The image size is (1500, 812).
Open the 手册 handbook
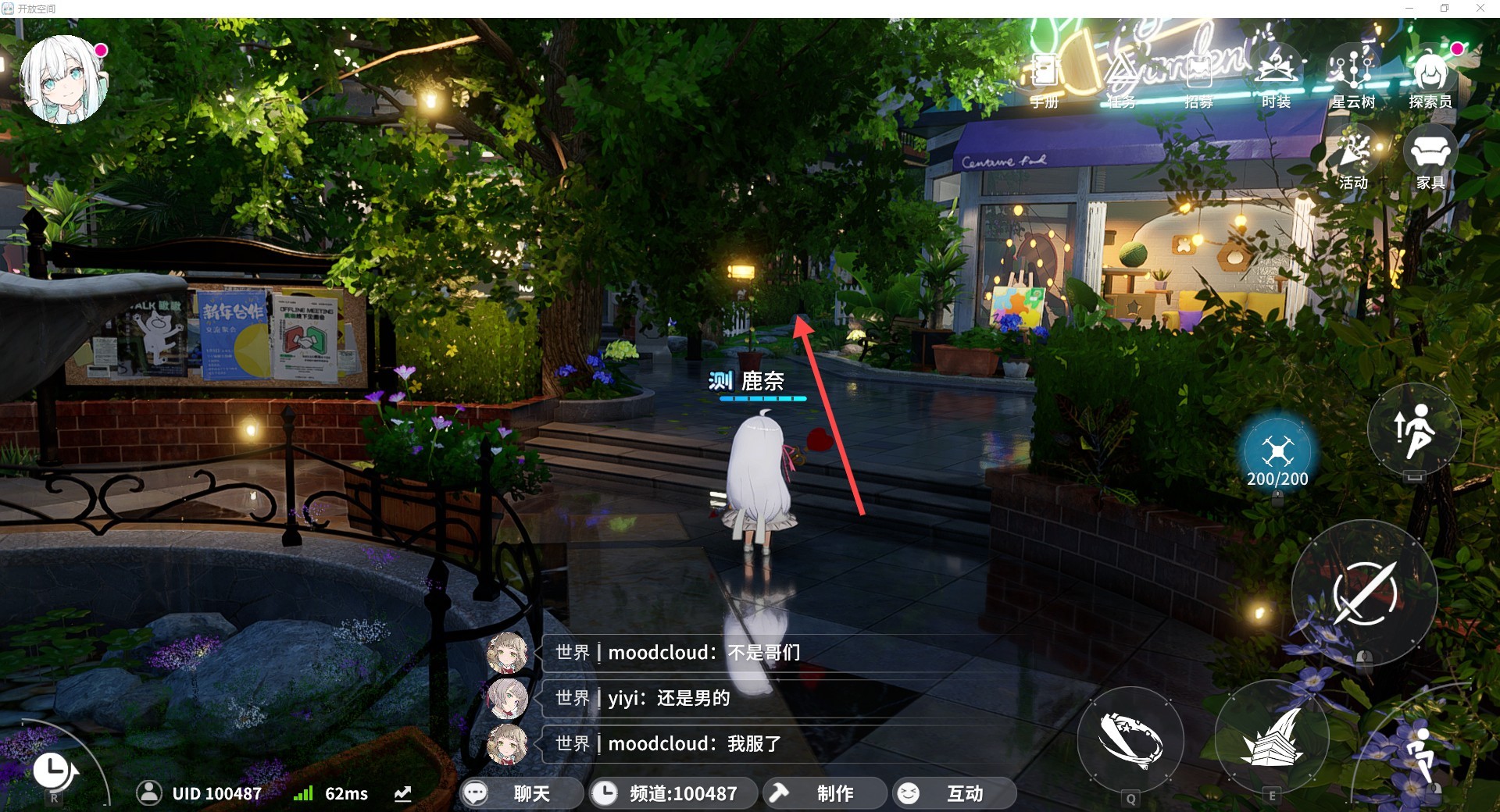click(1044, 78)
